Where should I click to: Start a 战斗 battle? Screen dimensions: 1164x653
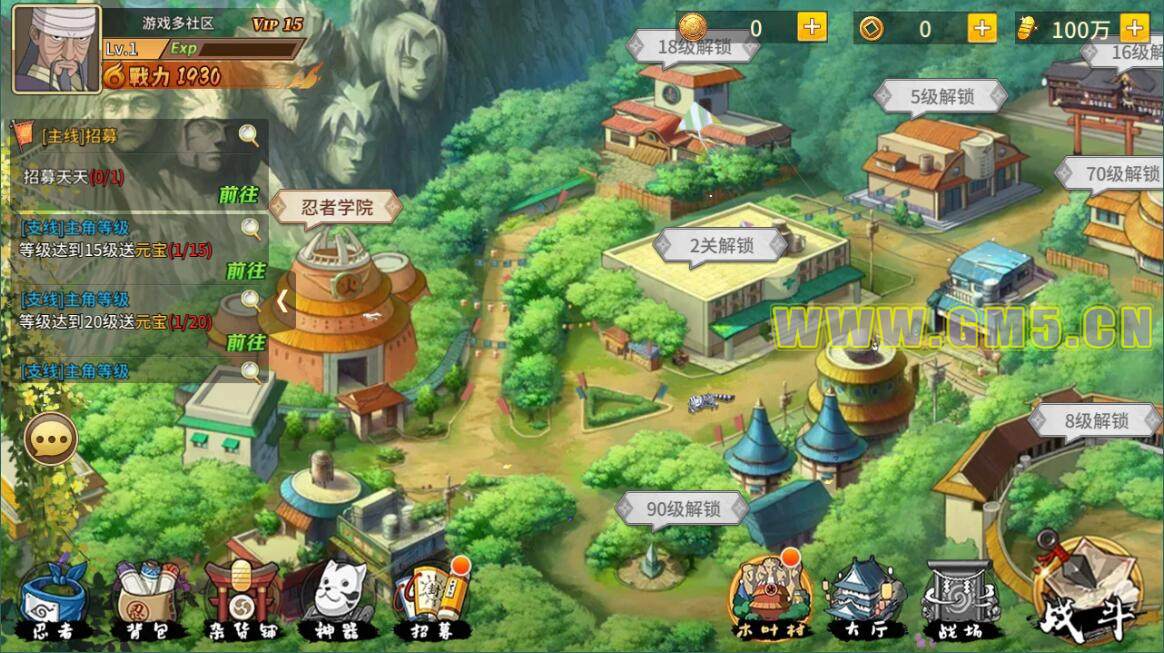tap(1089, 592)
